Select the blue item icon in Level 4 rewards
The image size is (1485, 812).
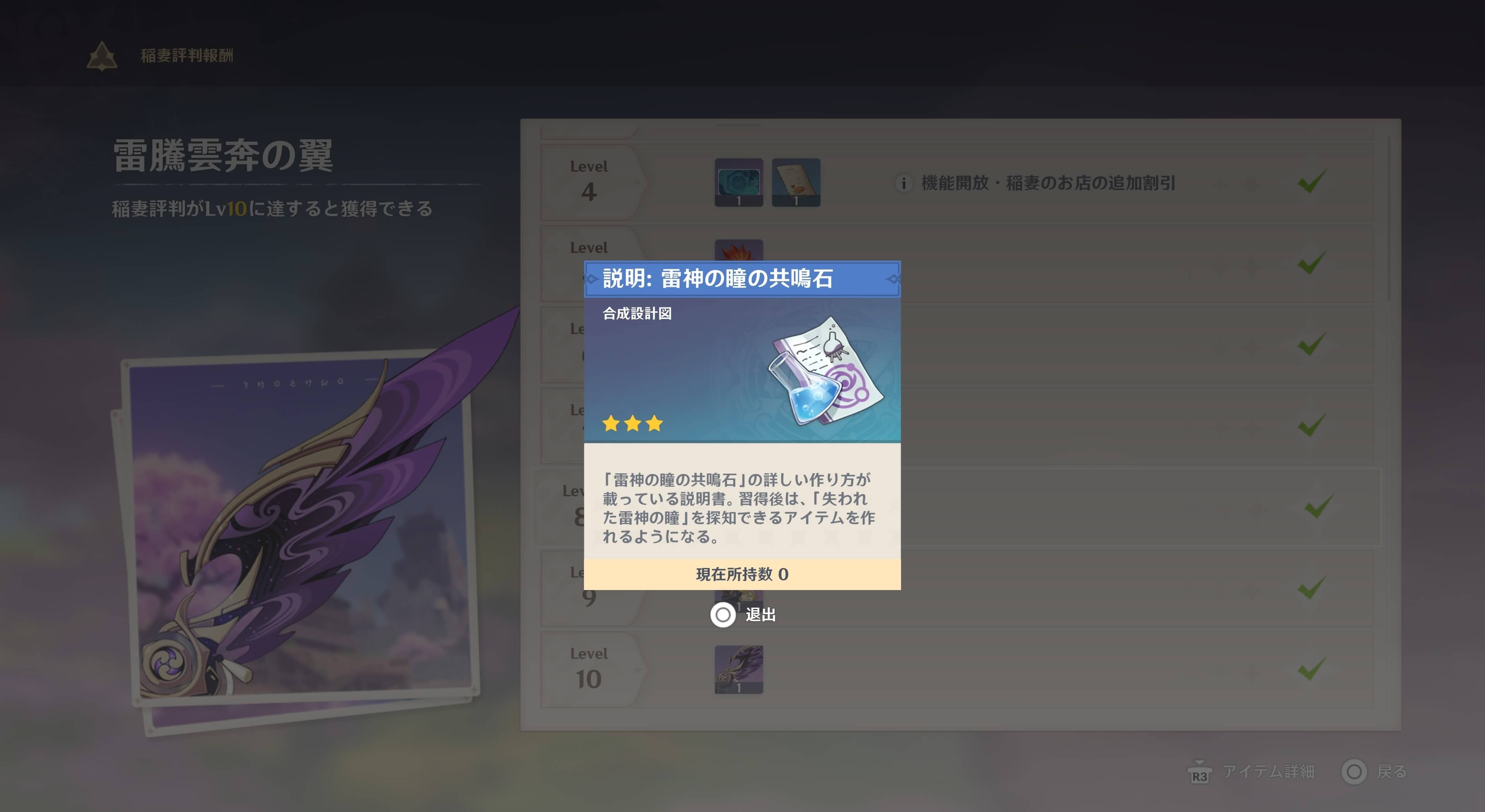739,183
